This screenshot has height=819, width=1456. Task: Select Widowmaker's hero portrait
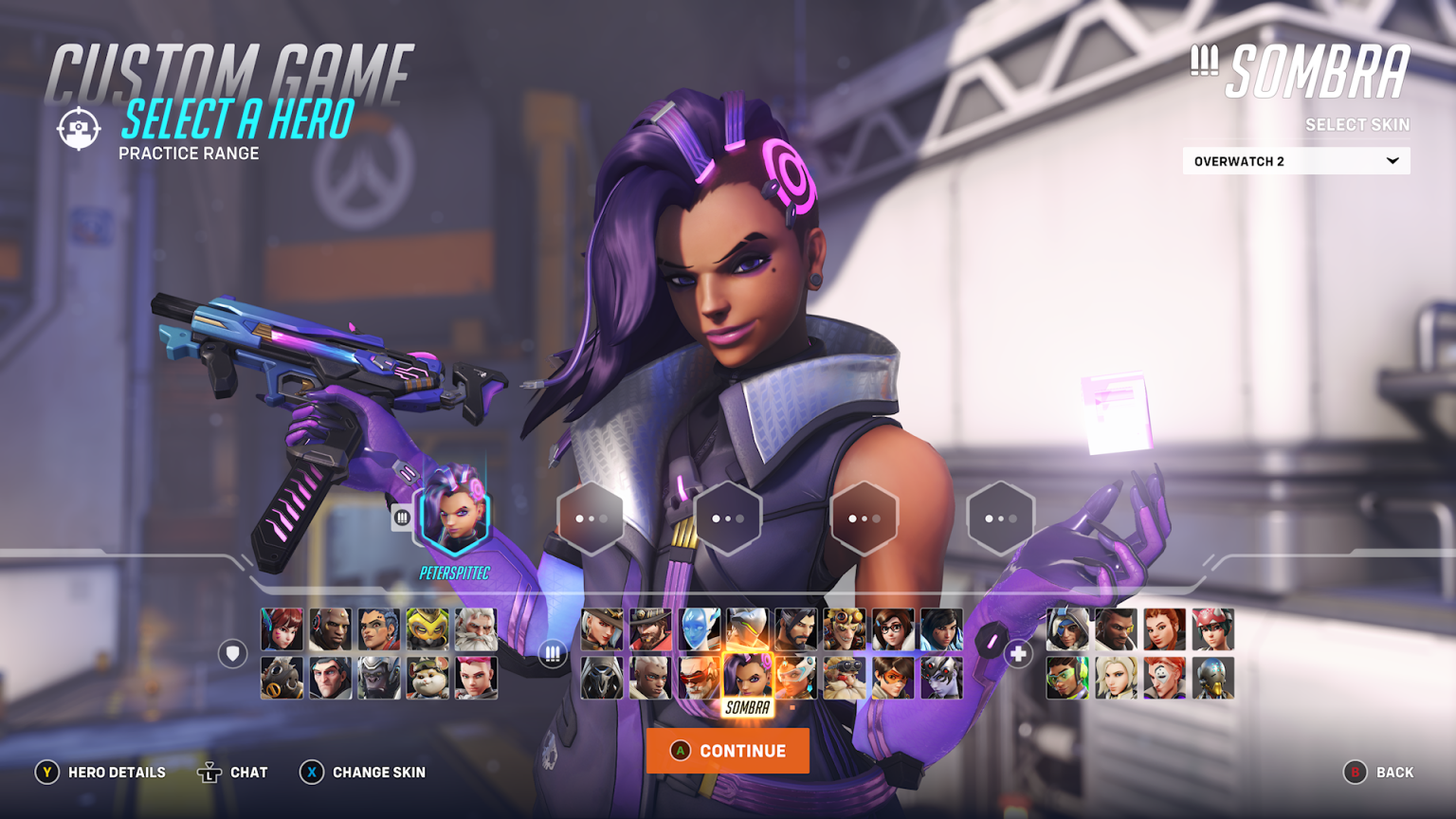click(939, 678)
